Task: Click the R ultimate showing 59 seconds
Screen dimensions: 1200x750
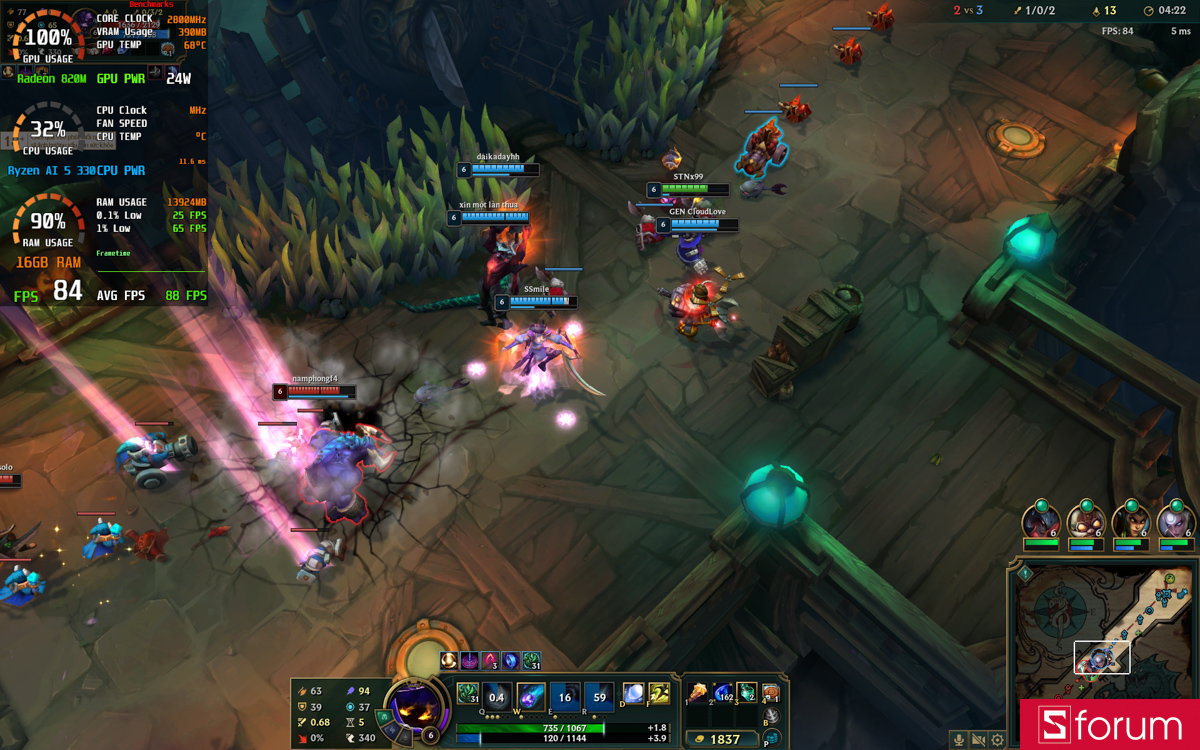Action: click(599, 696)
